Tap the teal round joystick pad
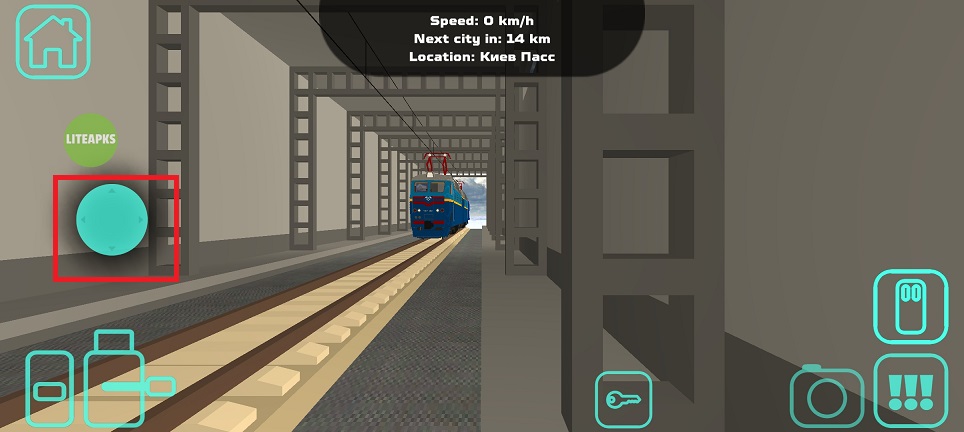Screen dimensions: 964x432 112,217
